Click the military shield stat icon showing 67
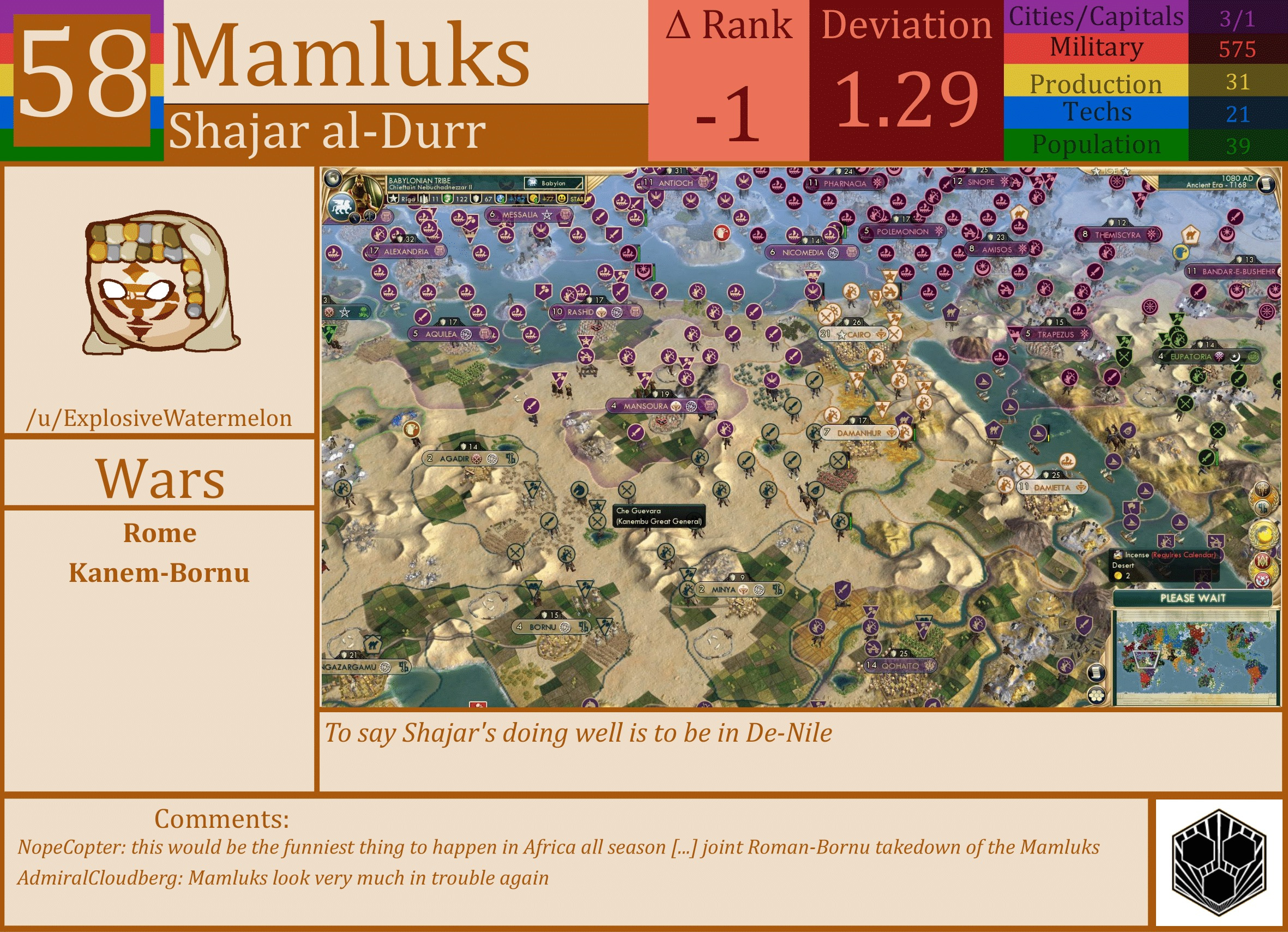Screen dimensions: 1288x932 tap(477, 200)
